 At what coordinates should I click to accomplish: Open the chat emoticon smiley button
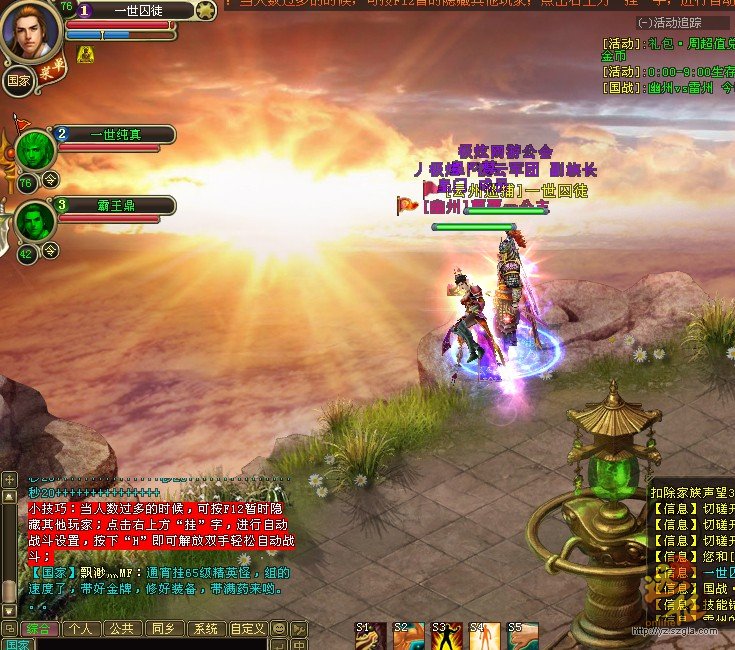pos(280,629)
